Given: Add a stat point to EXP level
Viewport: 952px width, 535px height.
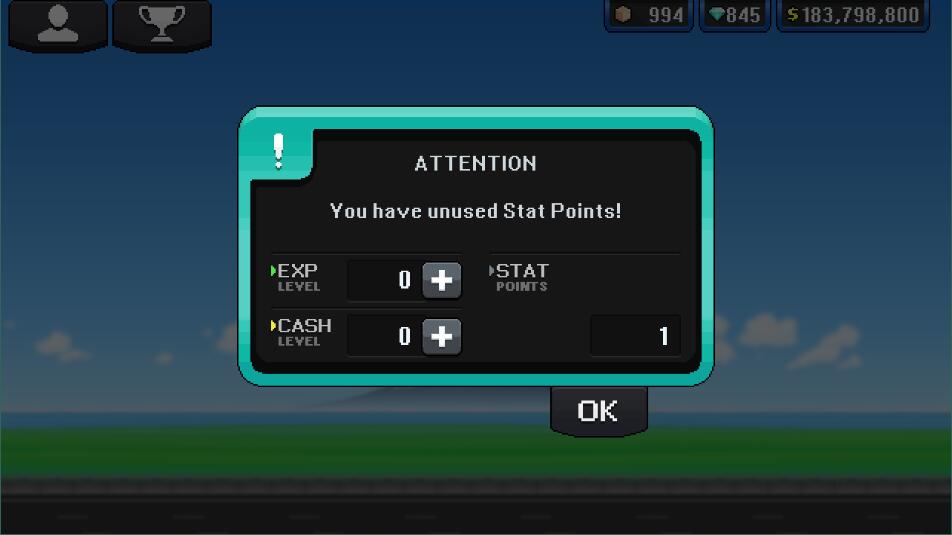Looking at the screenshot, I should click(x=441, y=281).
